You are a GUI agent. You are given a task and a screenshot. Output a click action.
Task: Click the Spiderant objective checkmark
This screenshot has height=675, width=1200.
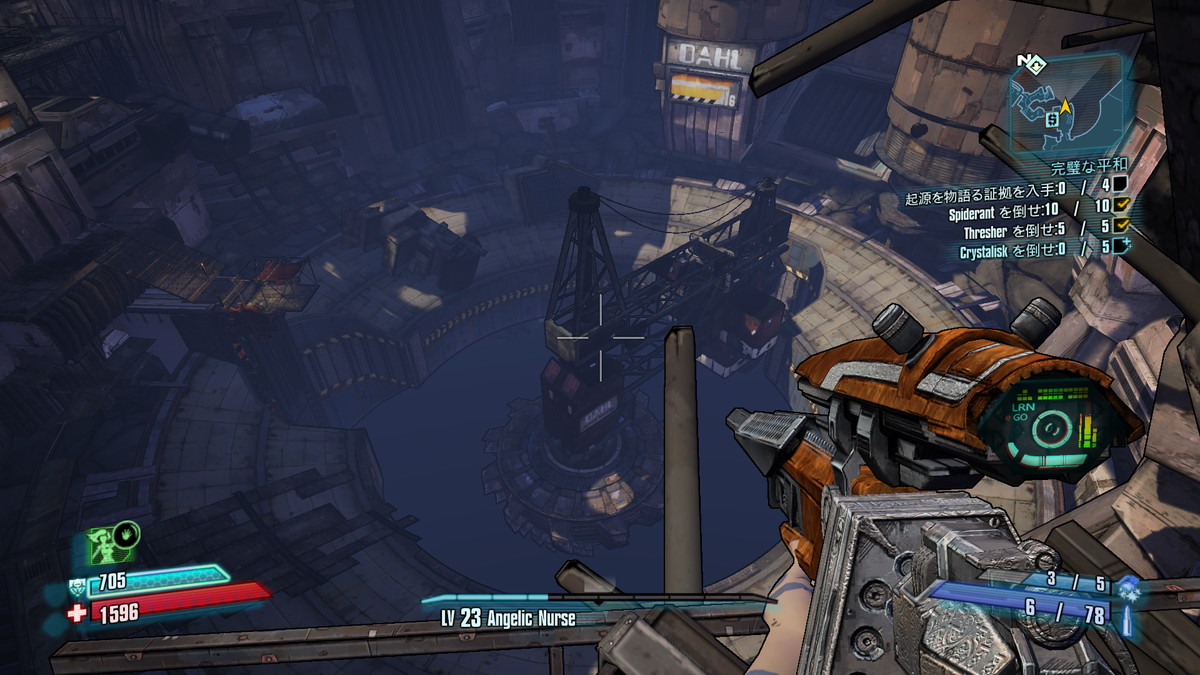(1121, 205)
